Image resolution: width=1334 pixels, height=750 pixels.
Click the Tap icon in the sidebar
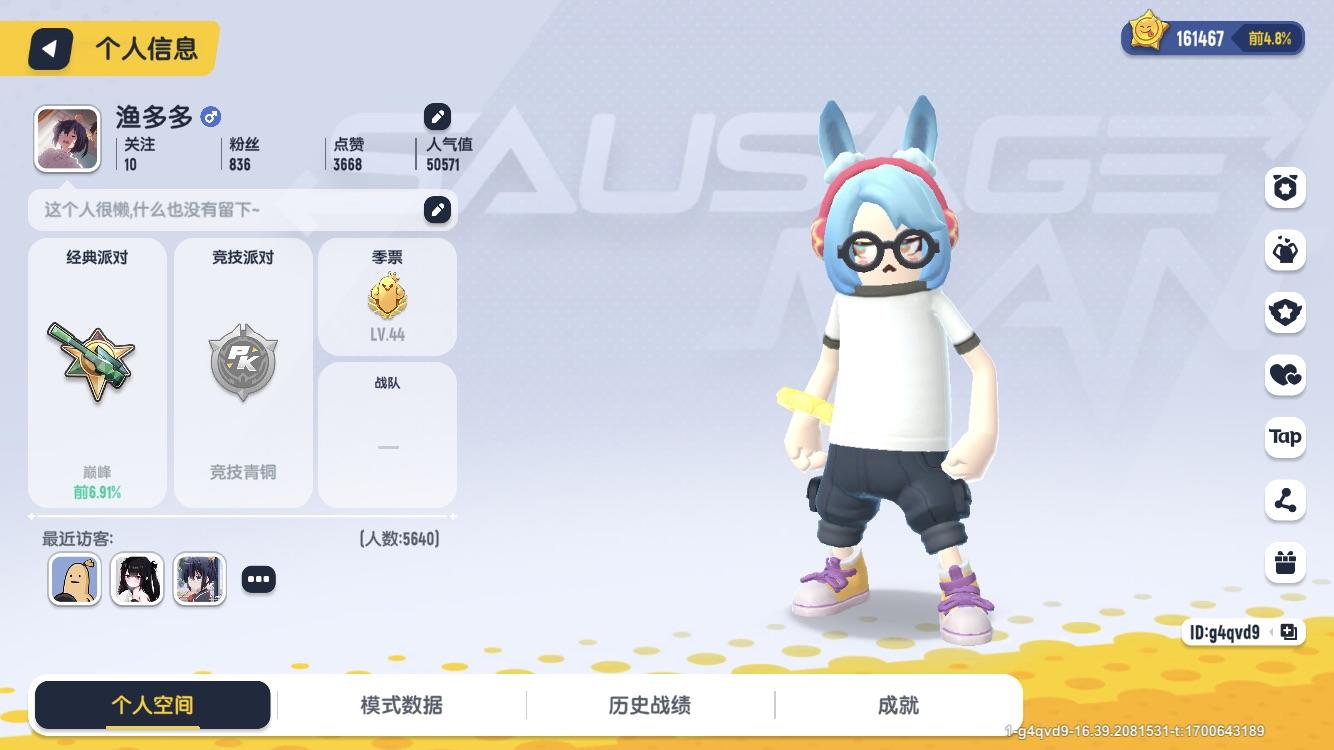coord(1285,438)
